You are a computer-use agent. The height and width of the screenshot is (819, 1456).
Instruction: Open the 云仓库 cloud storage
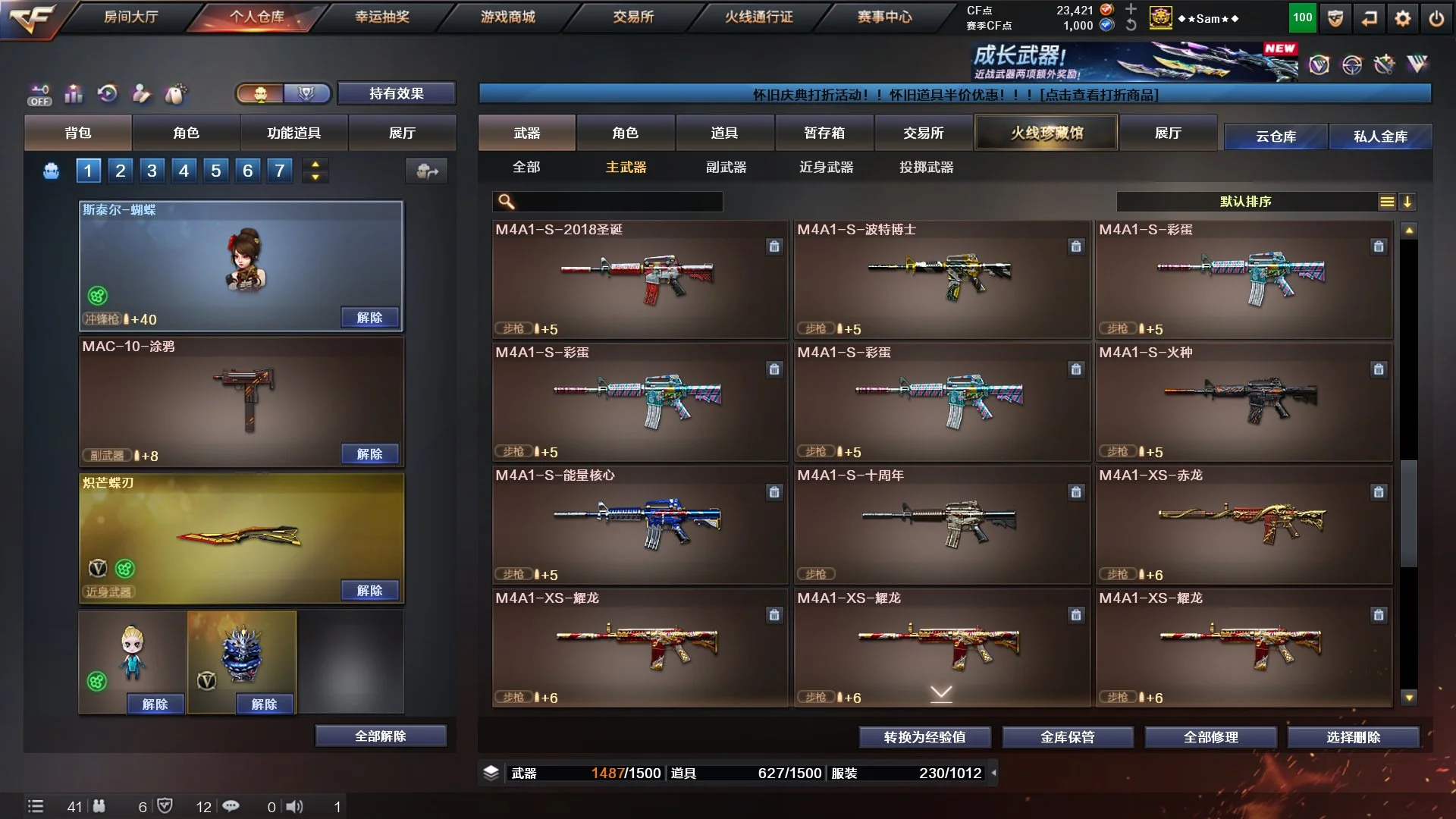1276,136
